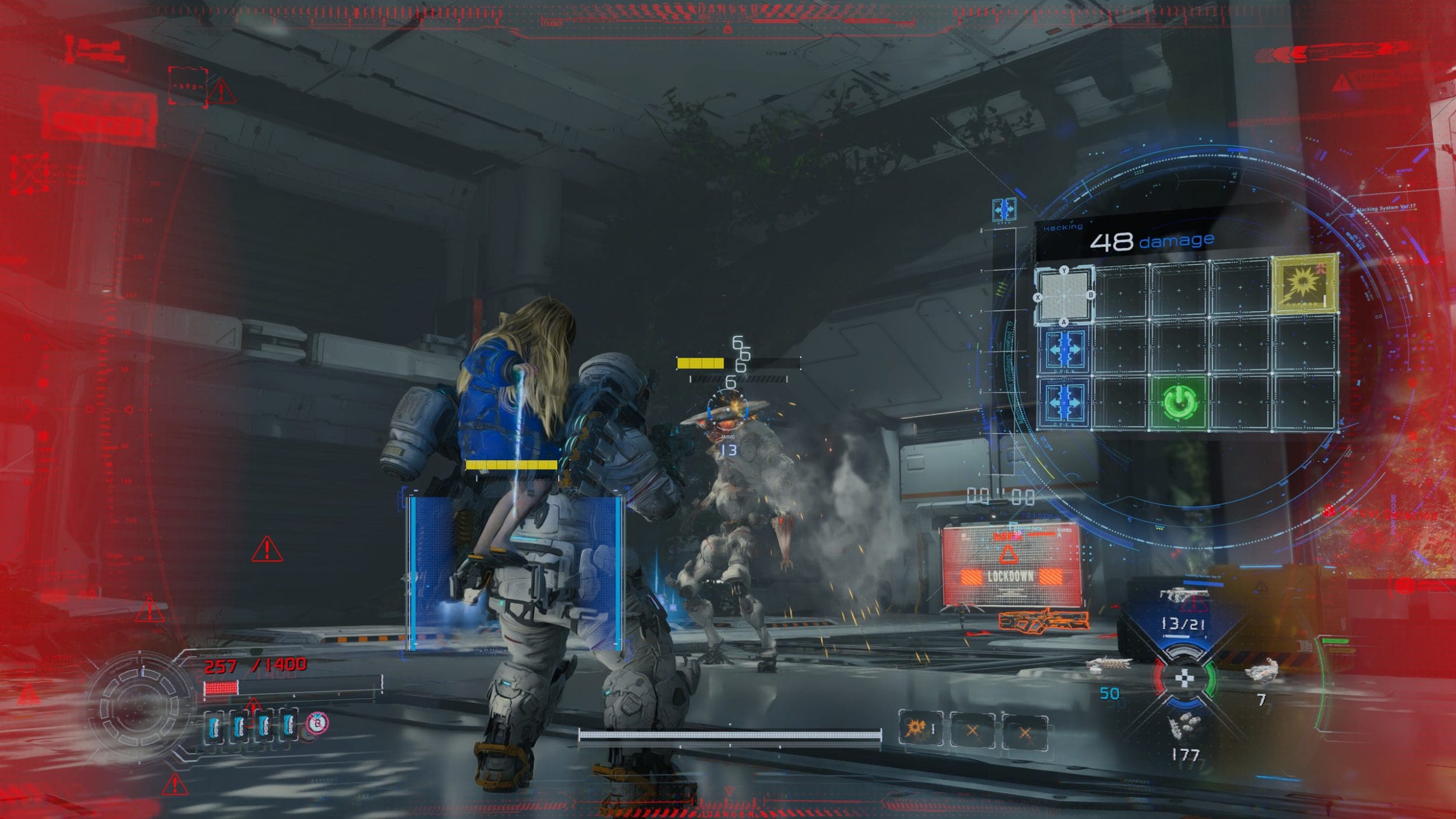Image resolution: width=1456 pixels, height=819 pixels.
Task: Pick the left weapon in the weapon wheel
Action: pyautogui.click(x=1107, y=665)
